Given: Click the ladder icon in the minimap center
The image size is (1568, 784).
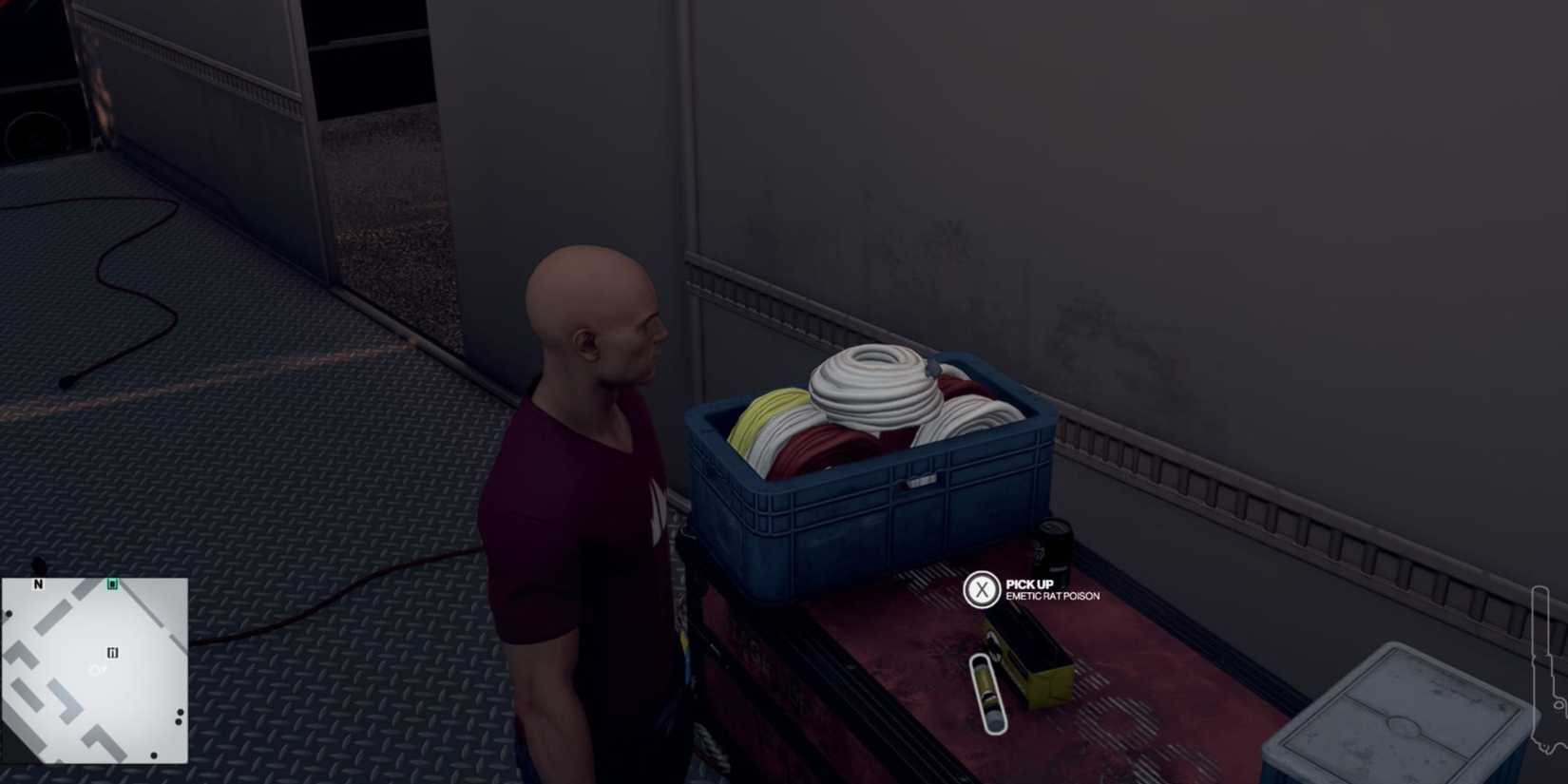Looking at the screenshot, I should 112,654.
